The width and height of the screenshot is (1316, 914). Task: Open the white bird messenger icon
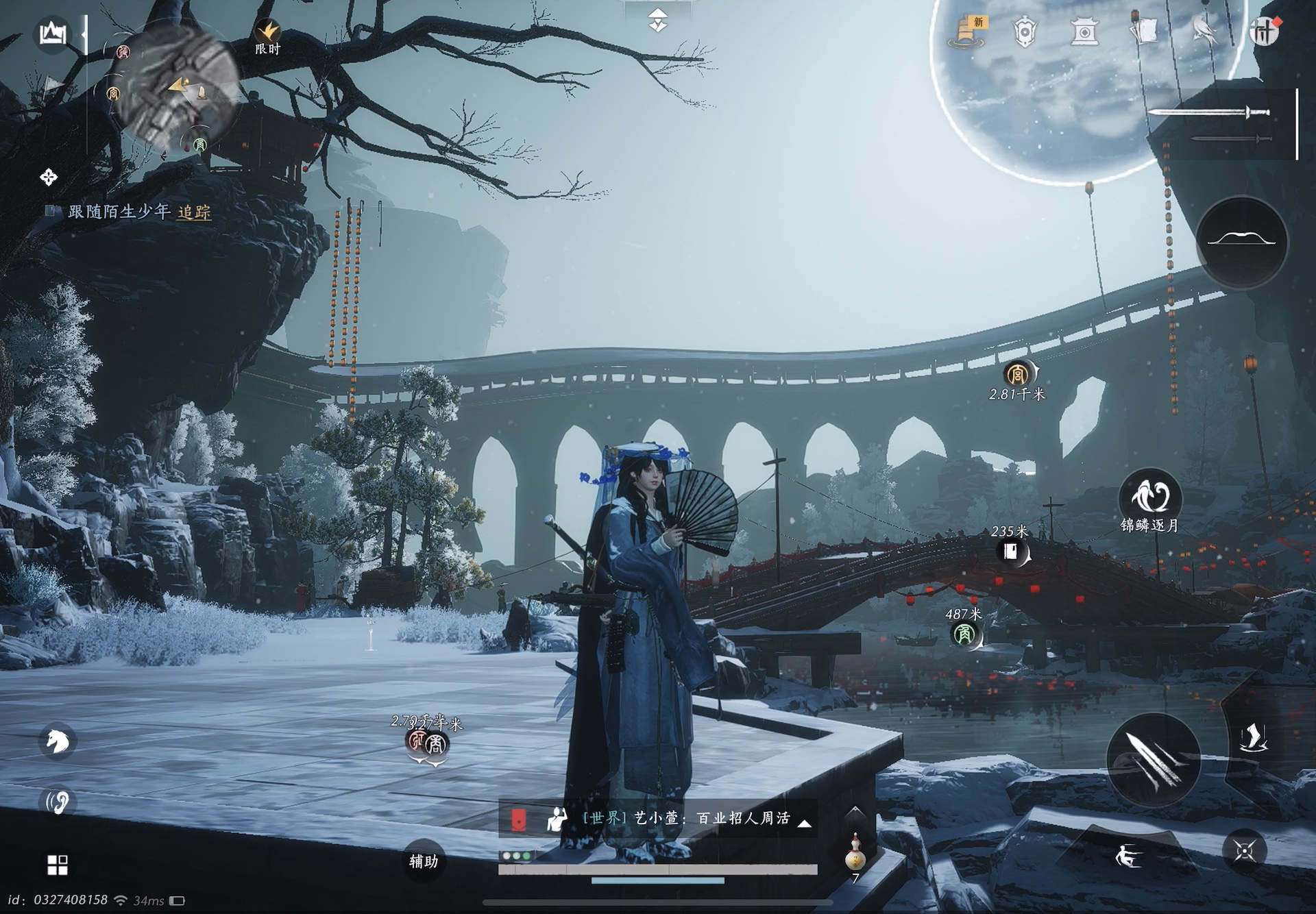pyautogui.click(x=1203, y=30)
